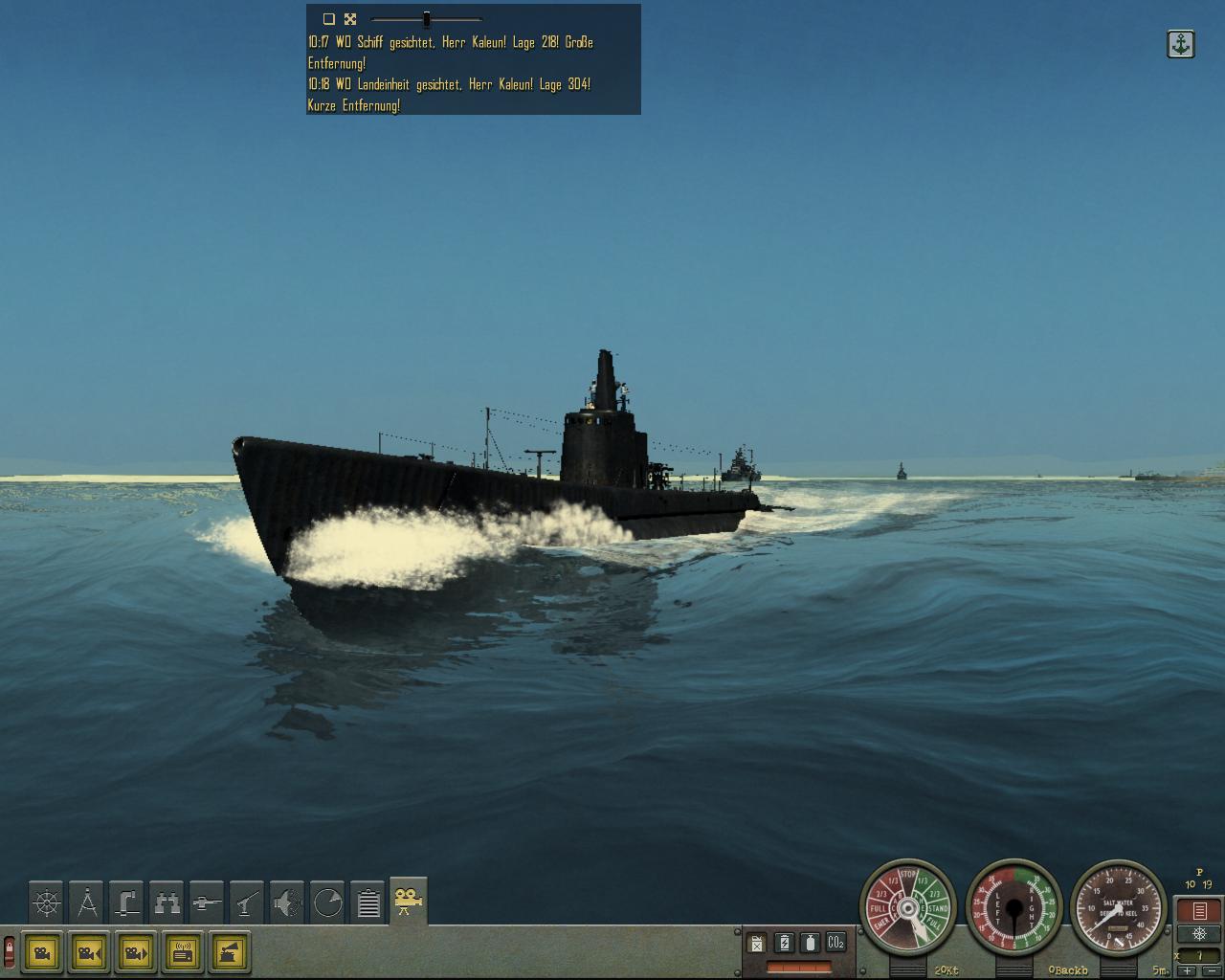Switch to the navigation compass-divider tab

tap(86, 902)
